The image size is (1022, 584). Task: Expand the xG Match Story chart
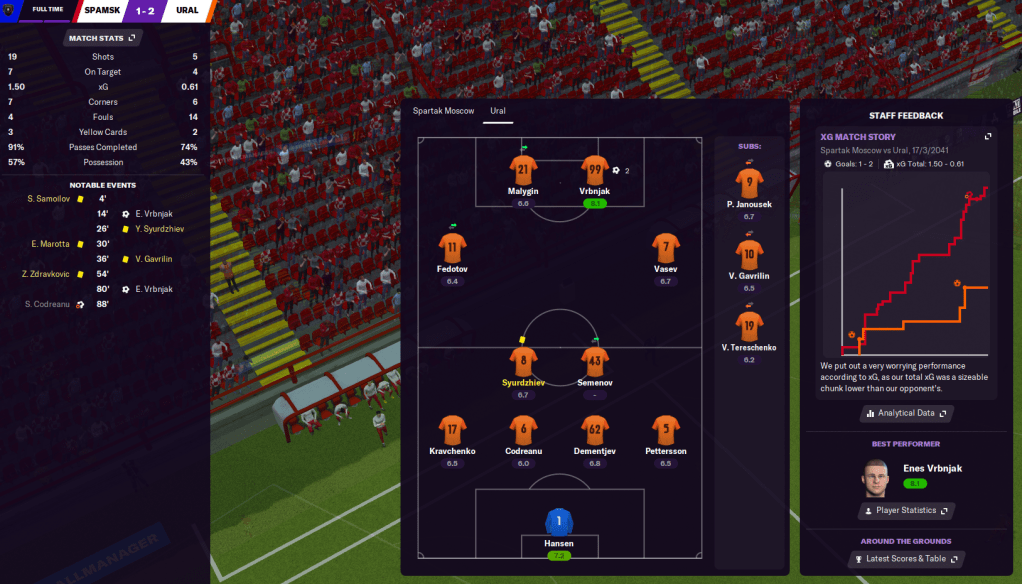point(988,137)
